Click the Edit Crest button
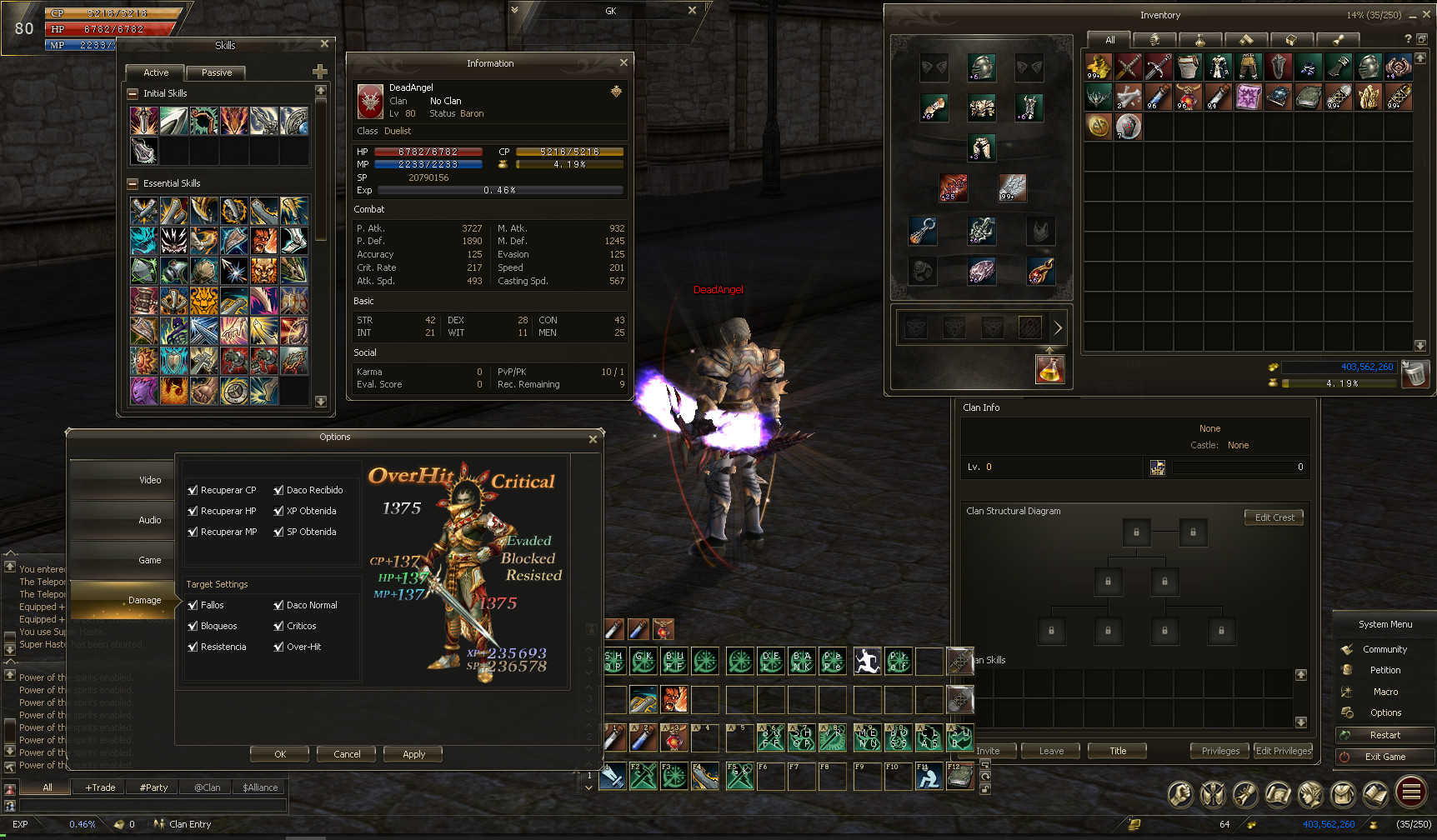1437x840 pixels. (1274, 517)
